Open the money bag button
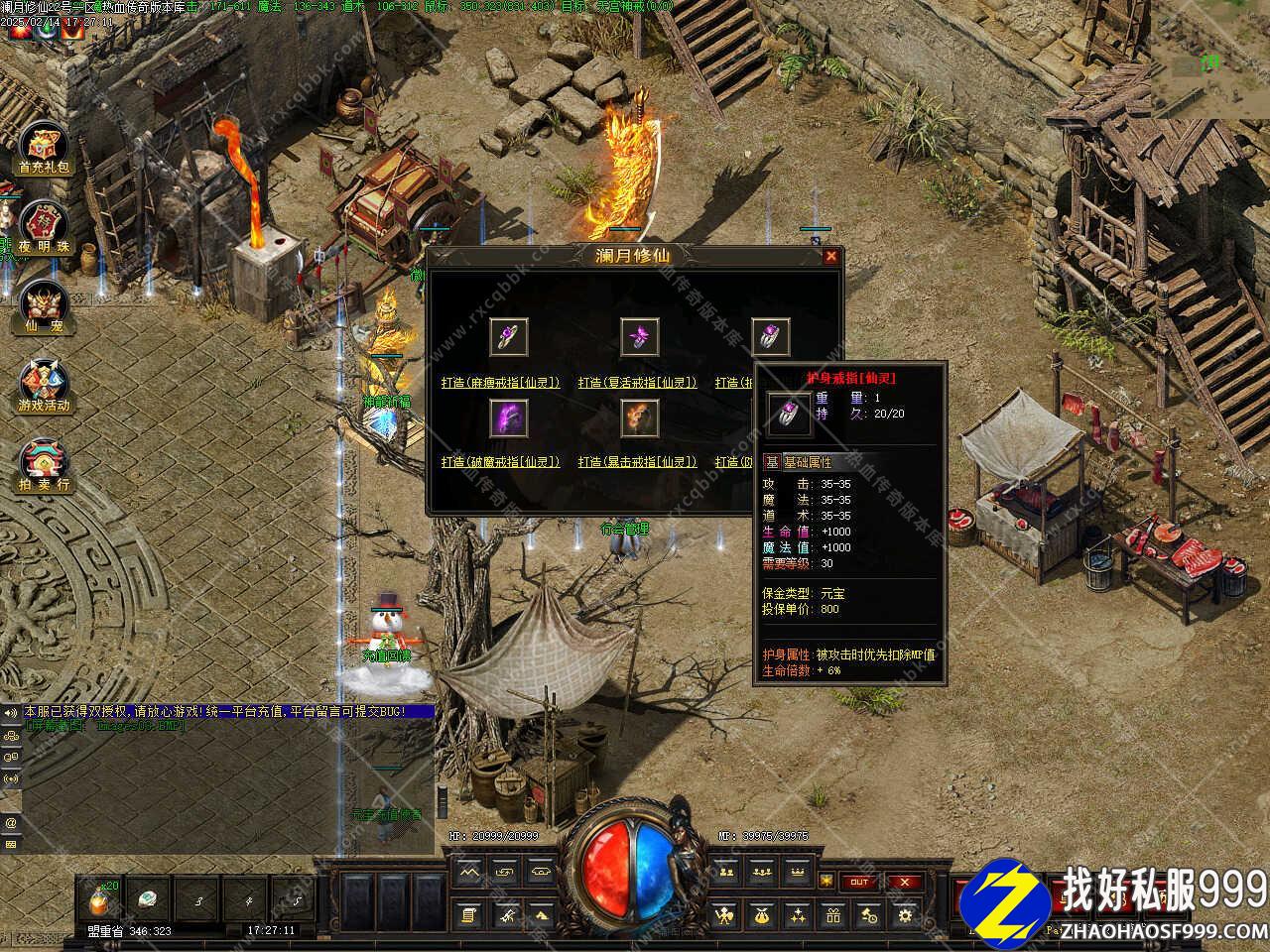The image size is (1270, 952). [761, 916]
